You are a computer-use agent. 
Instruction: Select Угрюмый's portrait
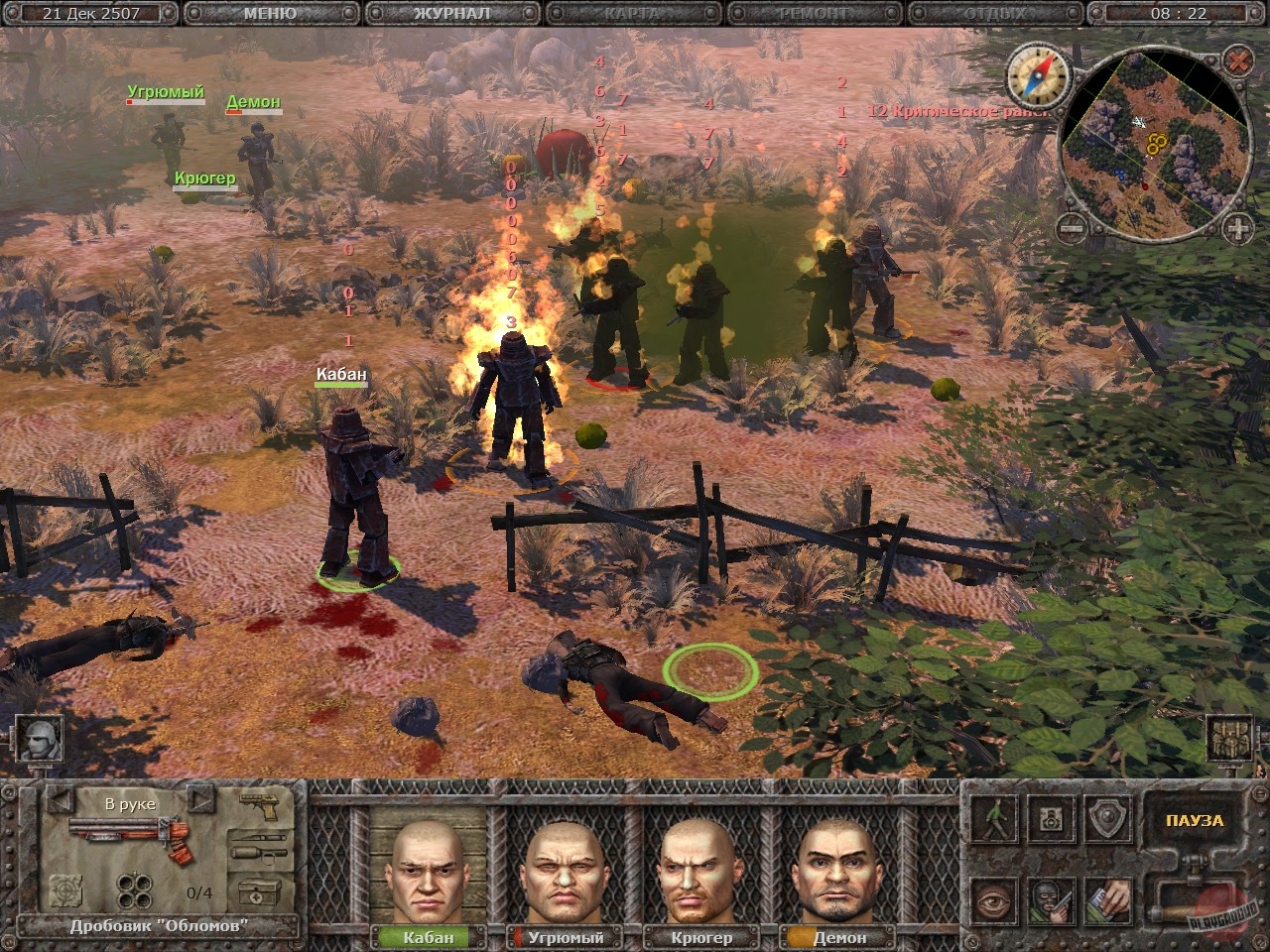coord(566,873)
